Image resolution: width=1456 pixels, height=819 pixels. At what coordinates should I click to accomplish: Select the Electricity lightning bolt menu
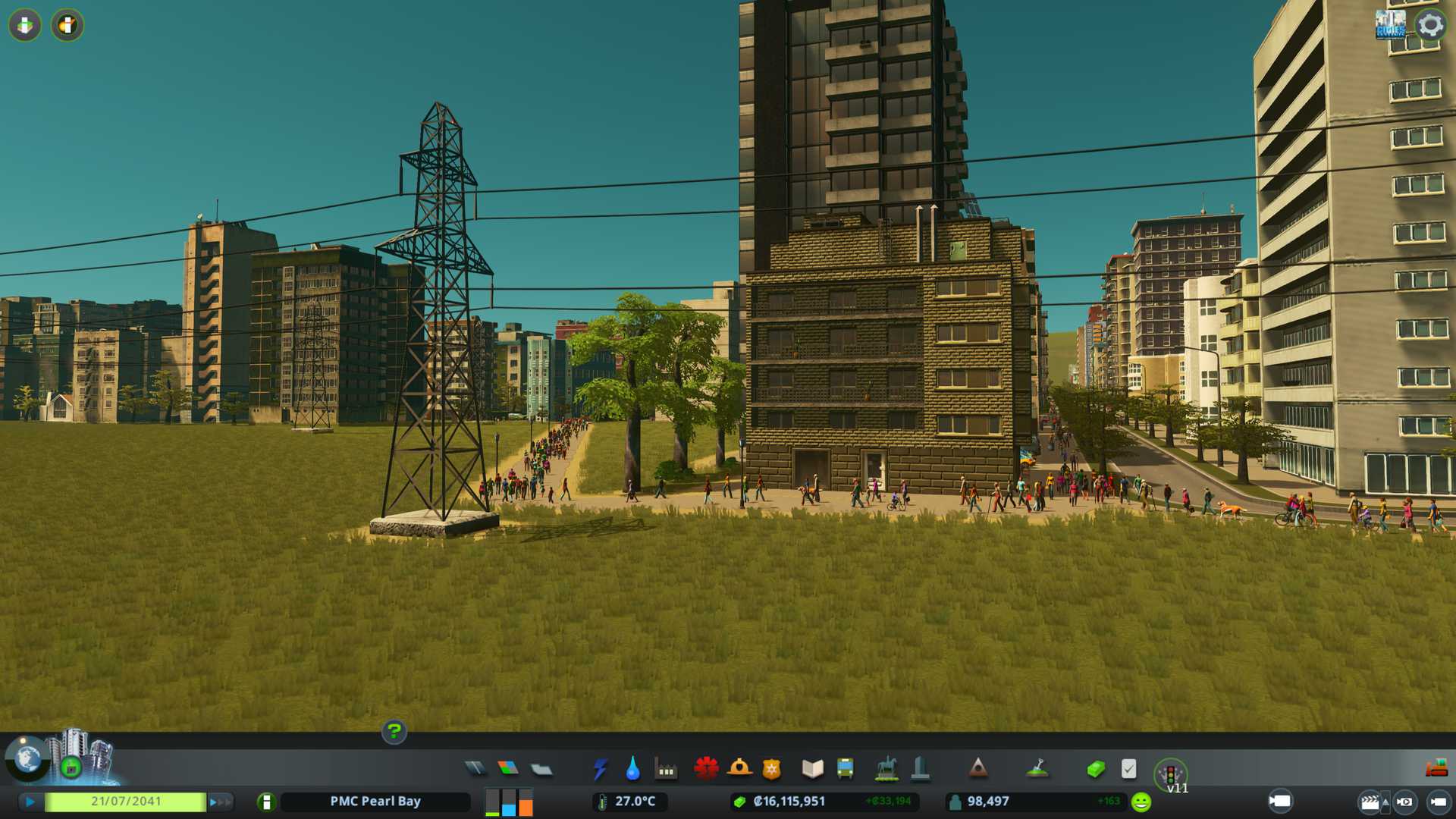[x=600, y=769]
